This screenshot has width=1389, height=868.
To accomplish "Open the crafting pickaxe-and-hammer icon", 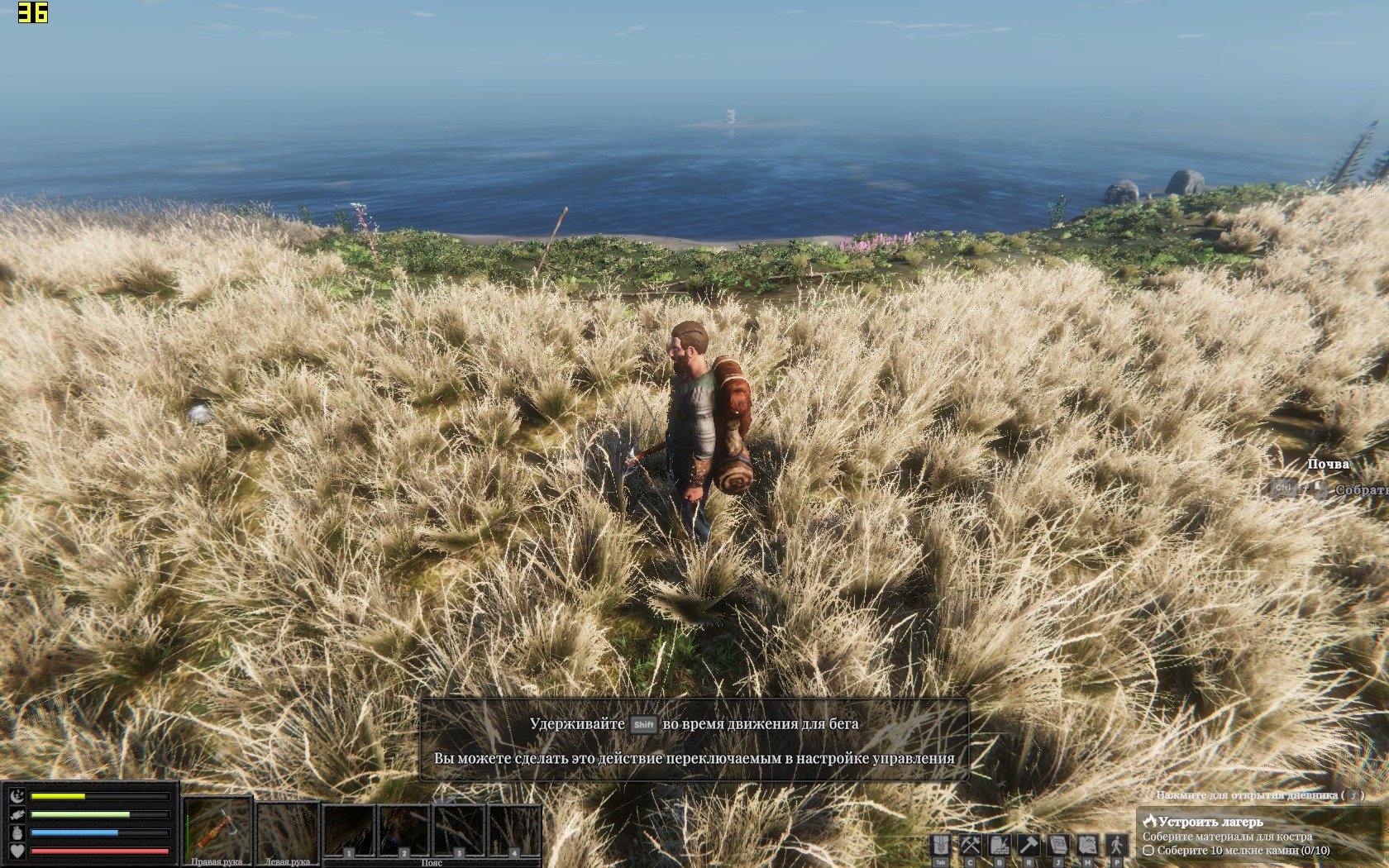I will [970, 846].
